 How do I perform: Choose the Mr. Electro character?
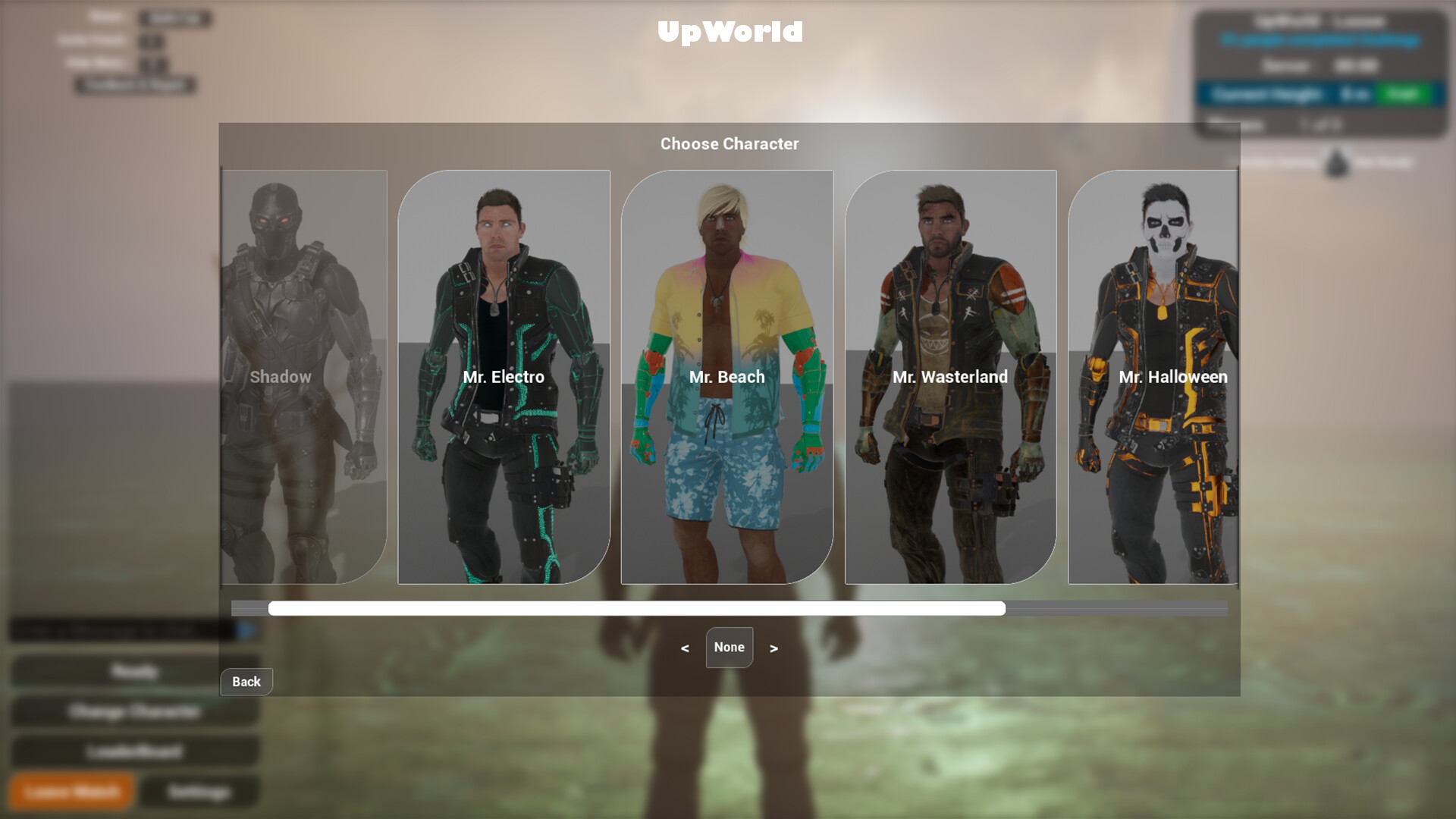[x=503, y=377]
